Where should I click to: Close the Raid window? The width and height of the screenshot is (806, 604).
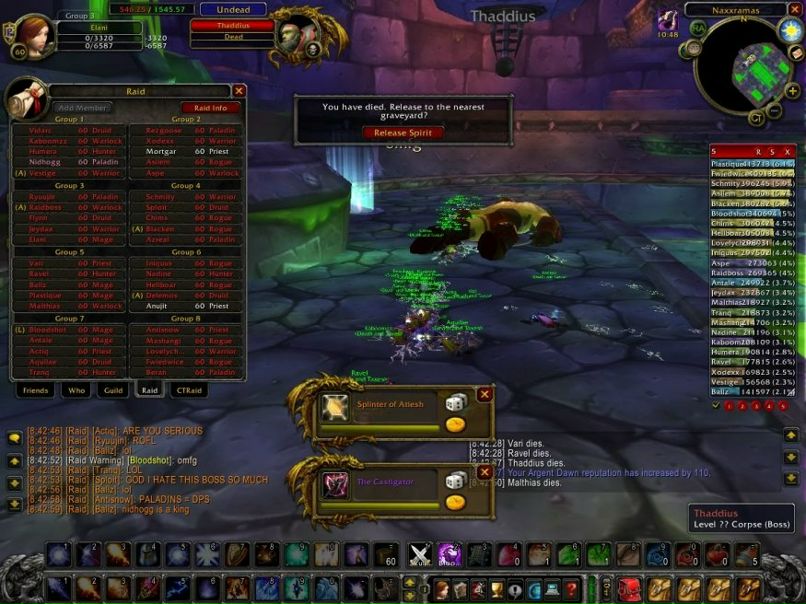239,91
